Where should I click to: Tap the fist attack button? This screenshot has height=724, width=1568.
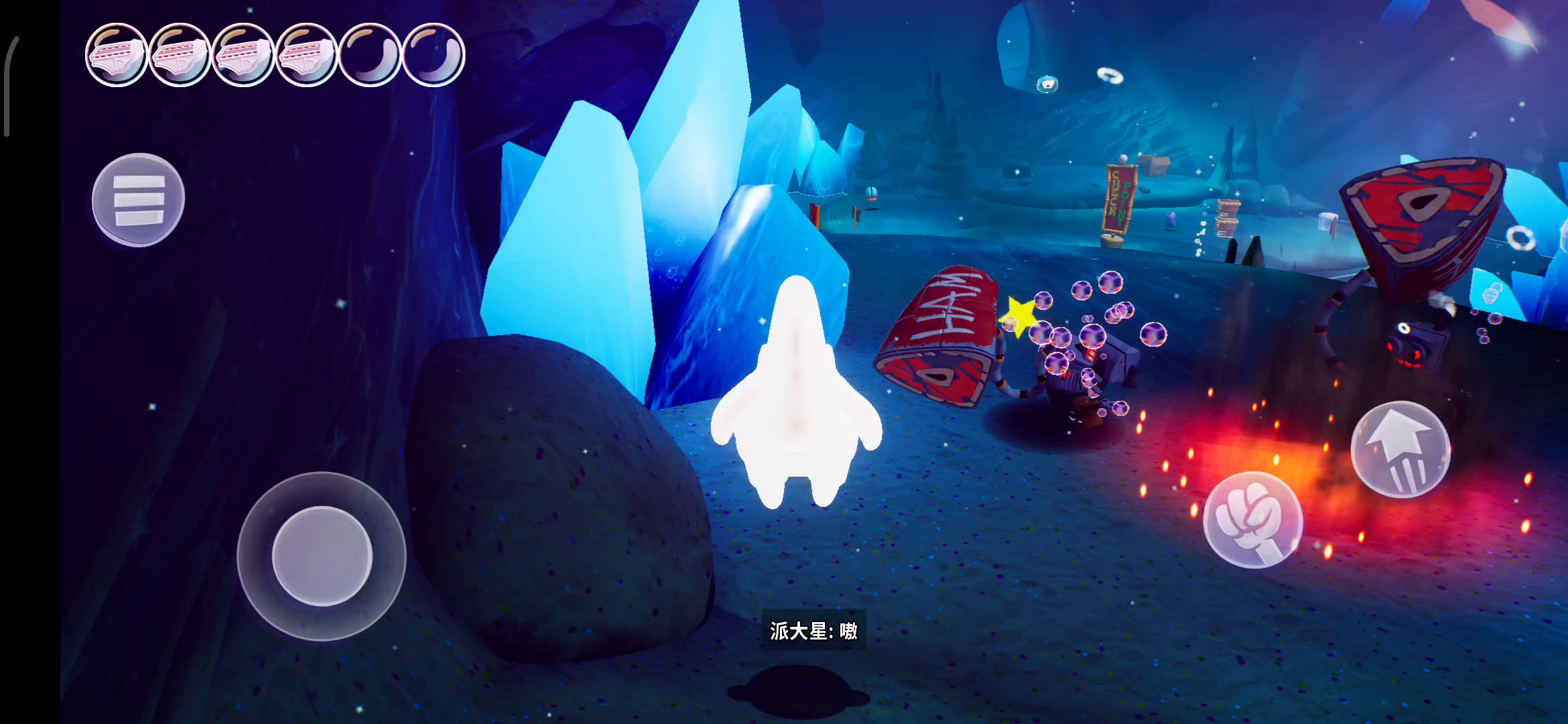tap(1252, 520)
